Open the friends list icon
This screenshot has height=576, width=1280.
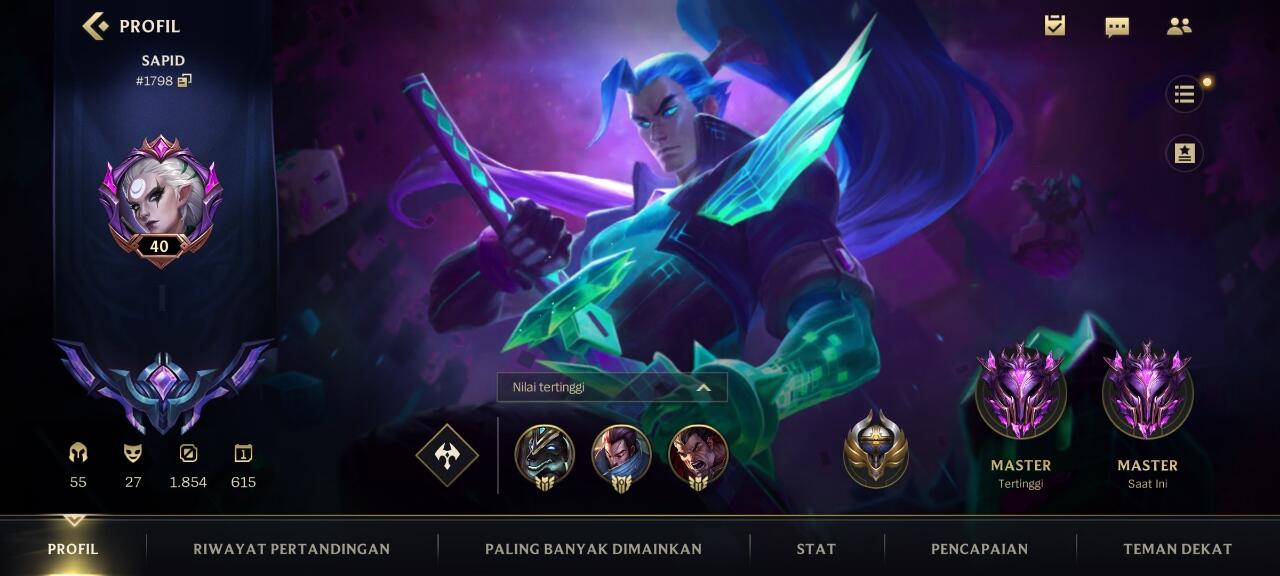1179,27
